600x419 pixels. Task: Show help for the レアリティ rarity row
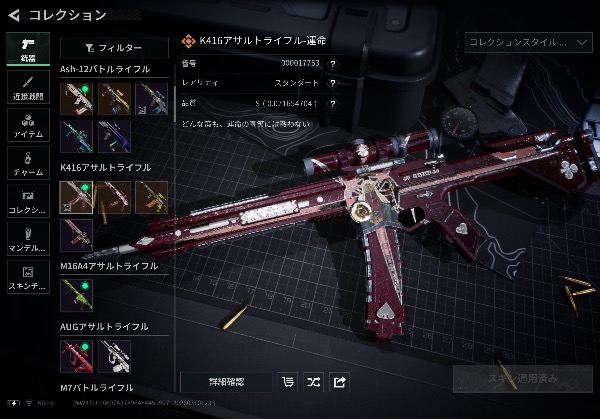click(x=332, y=82)
